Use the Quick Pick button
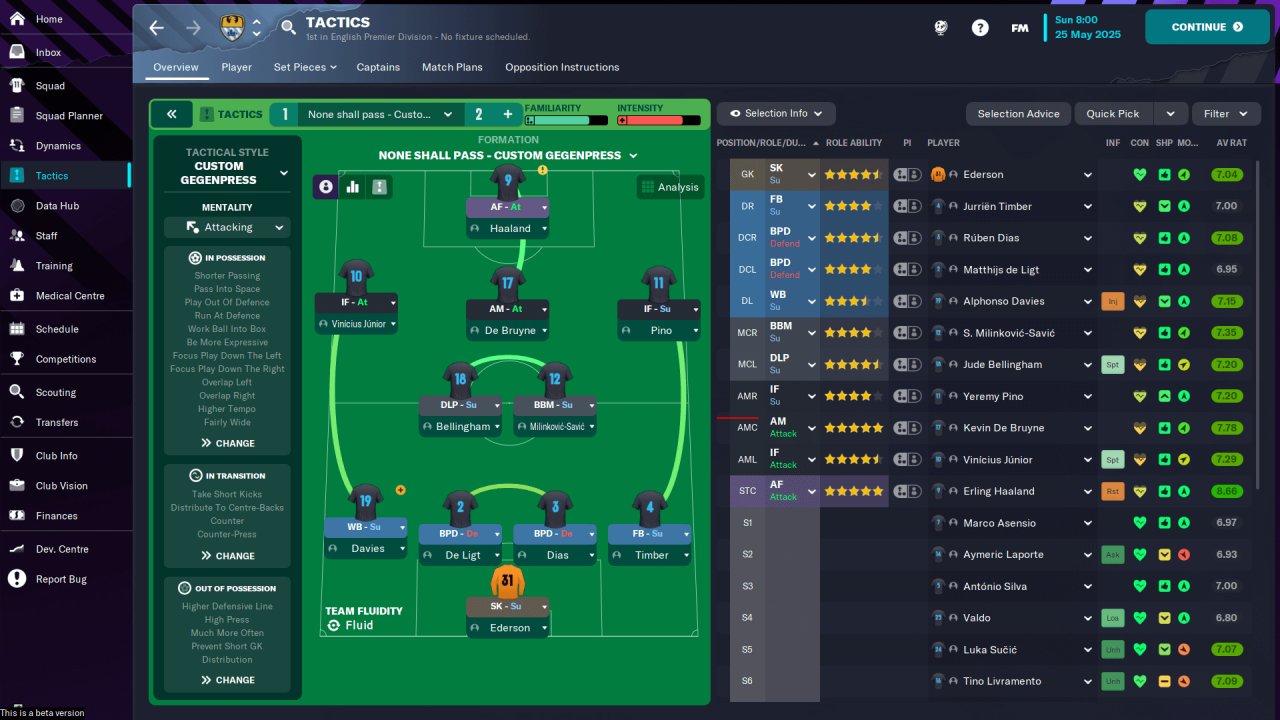1280x720 pixels. (x=1113, y=114)
